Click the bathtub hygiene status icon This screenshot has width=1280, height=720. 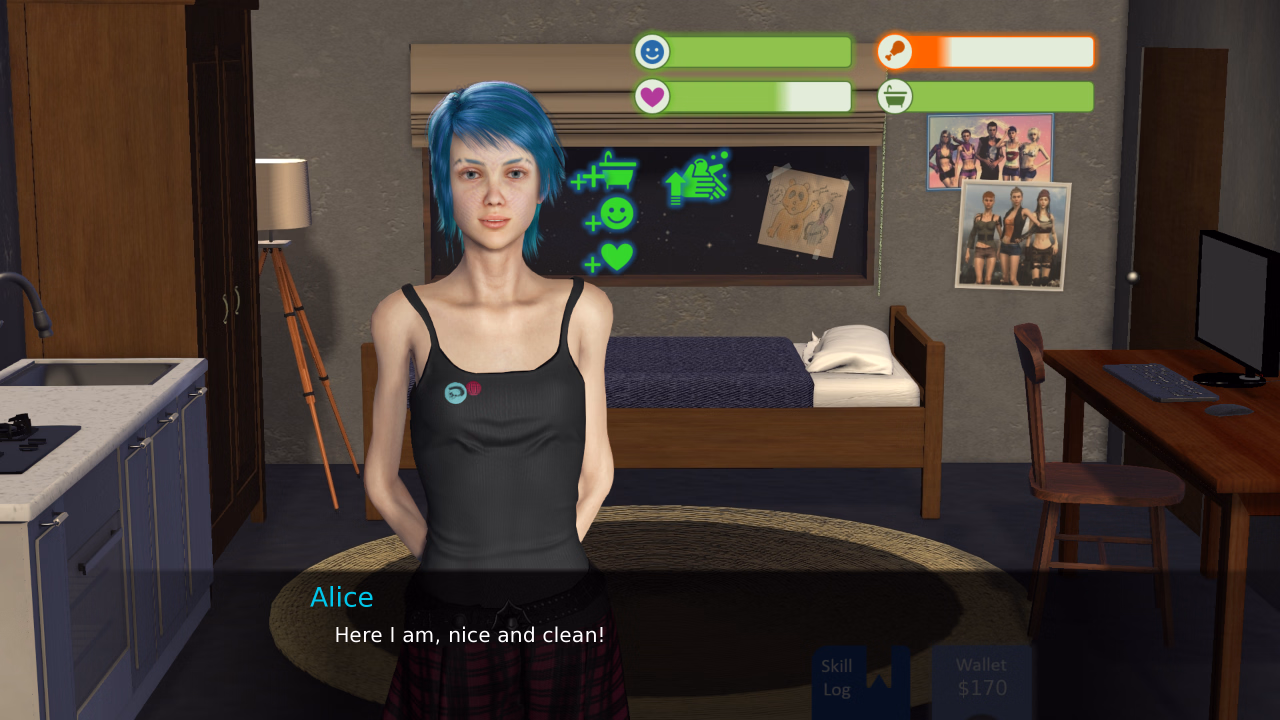895,96
